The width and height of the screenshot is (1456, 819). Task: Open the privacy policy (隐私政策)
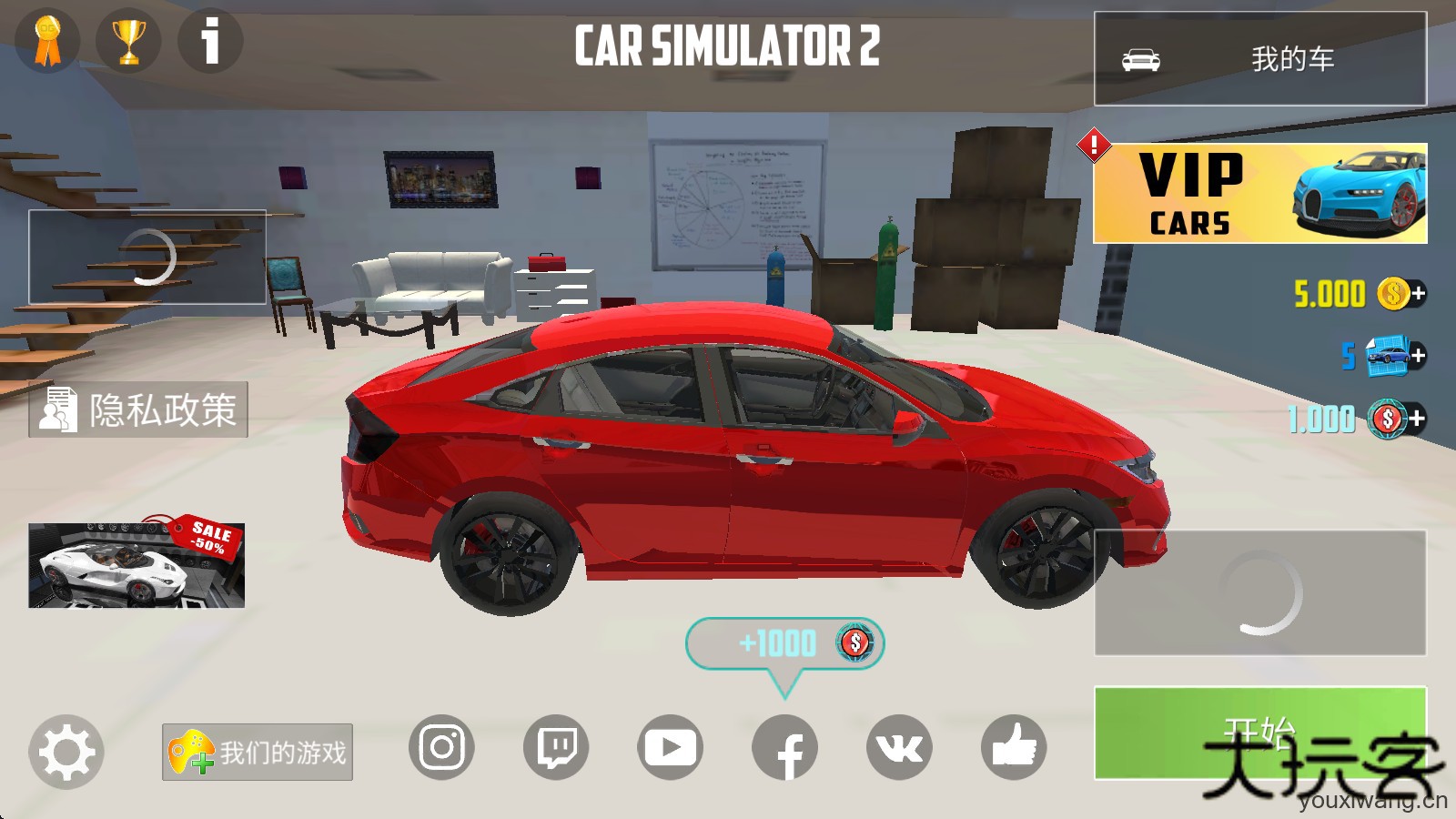pyautogui.click(x=138, y=409)
